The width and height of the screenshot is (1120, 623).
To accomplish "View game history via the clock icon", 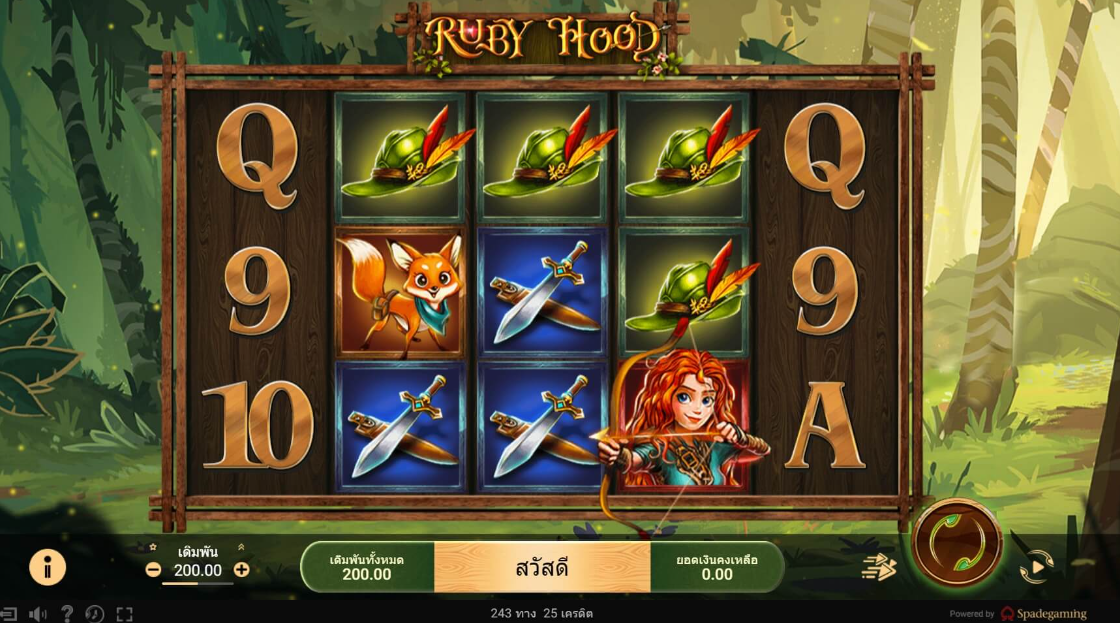I will coord(95,614).
